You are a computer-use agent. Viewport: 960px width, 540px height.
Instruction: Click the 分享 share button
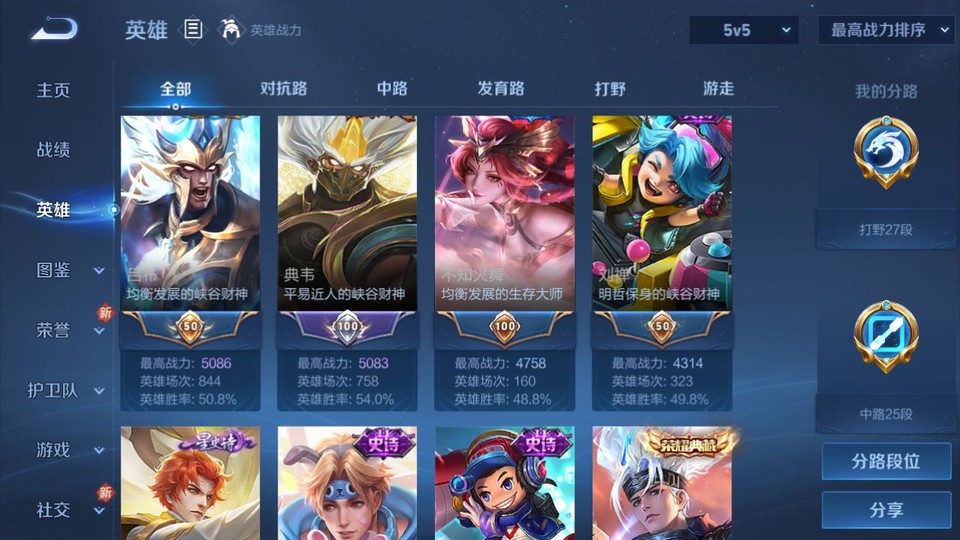coord(886,510)
